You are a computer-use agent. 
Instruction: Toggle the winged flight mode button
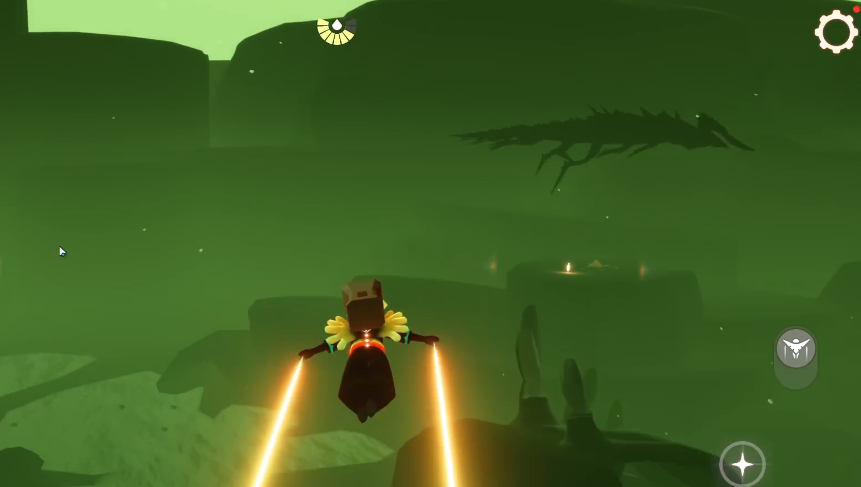(x=796, y=349)
